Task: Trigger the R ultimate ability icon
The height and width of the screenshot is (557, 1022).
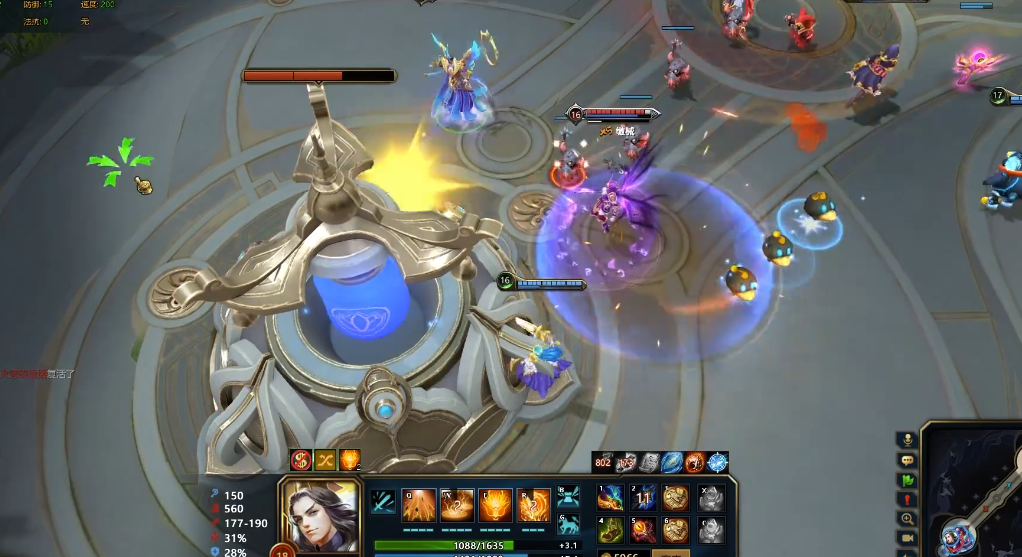Action: pos(533,503)
